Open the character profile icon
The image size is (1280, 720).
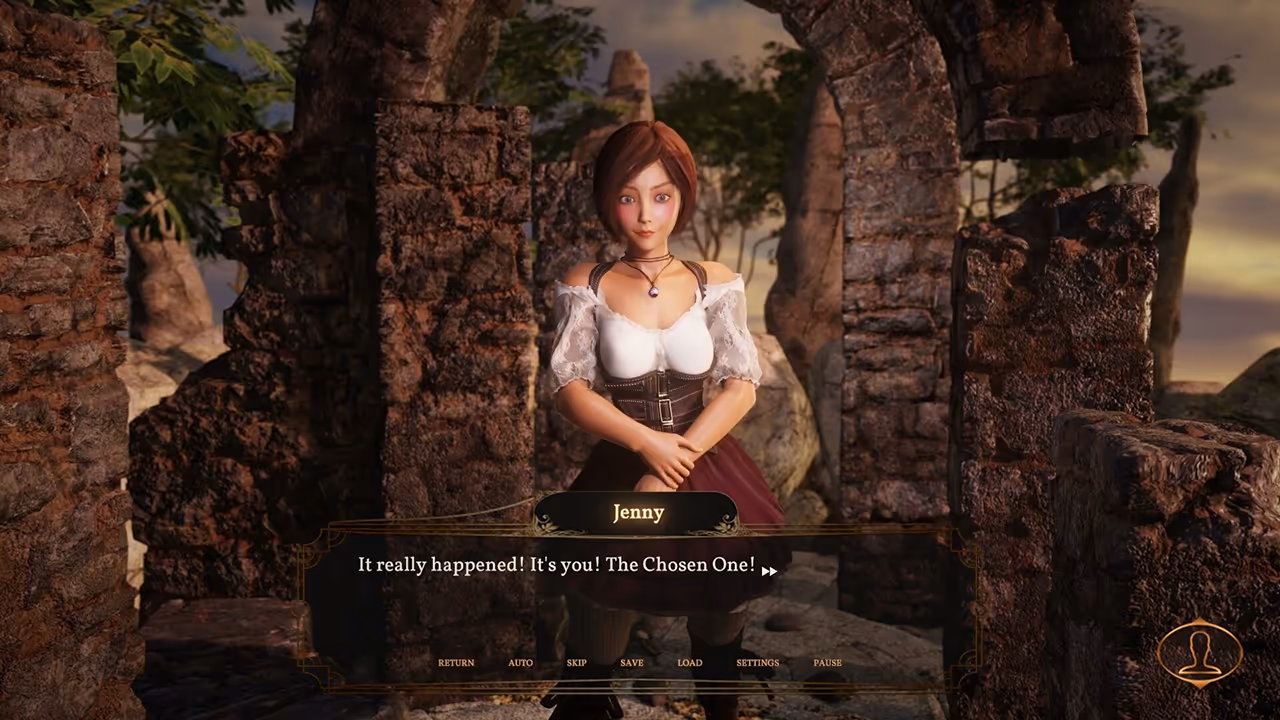tap(1199, 654)
